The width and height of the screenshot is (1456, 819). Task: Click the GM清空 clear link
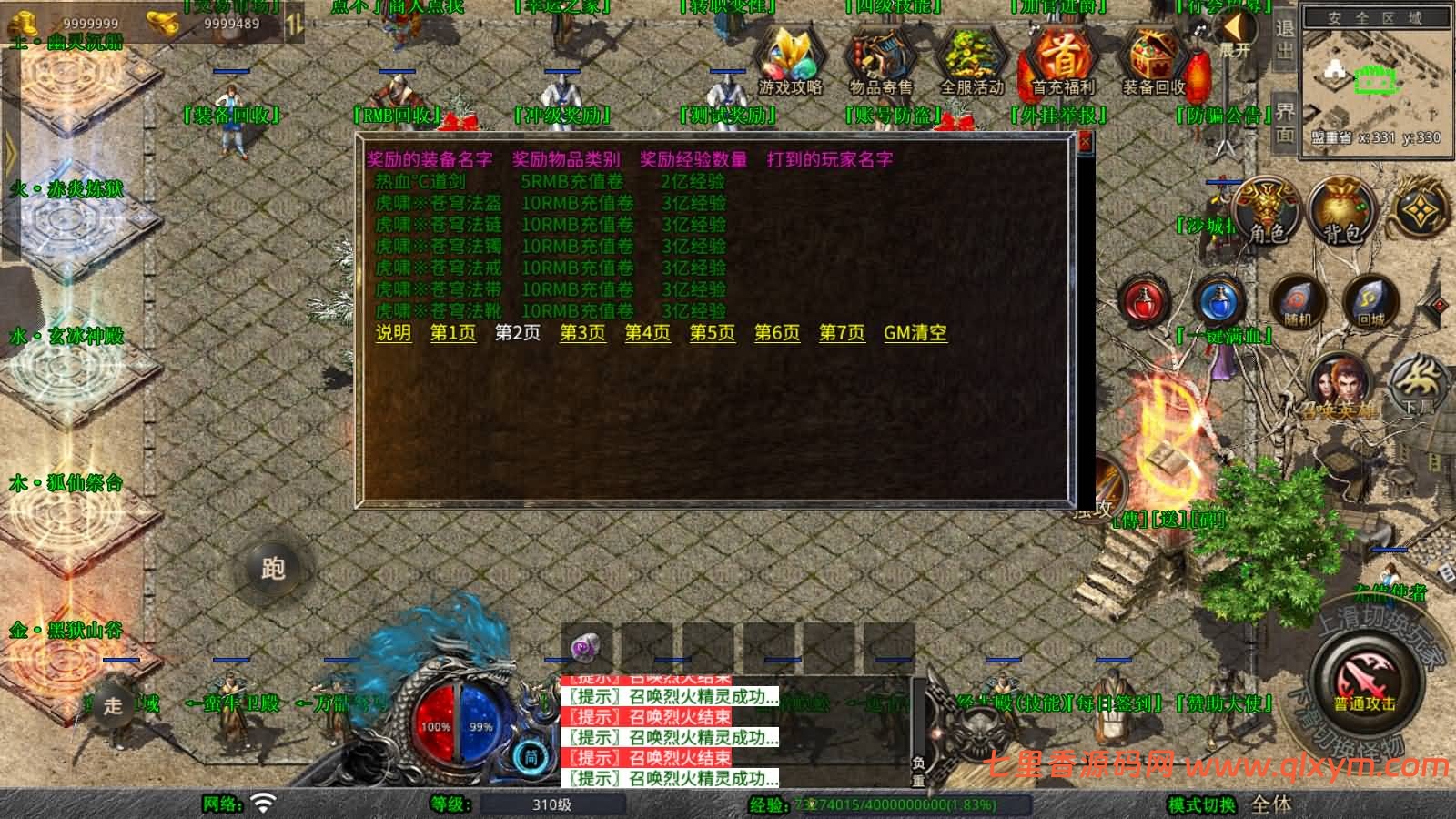click(914, 333)
